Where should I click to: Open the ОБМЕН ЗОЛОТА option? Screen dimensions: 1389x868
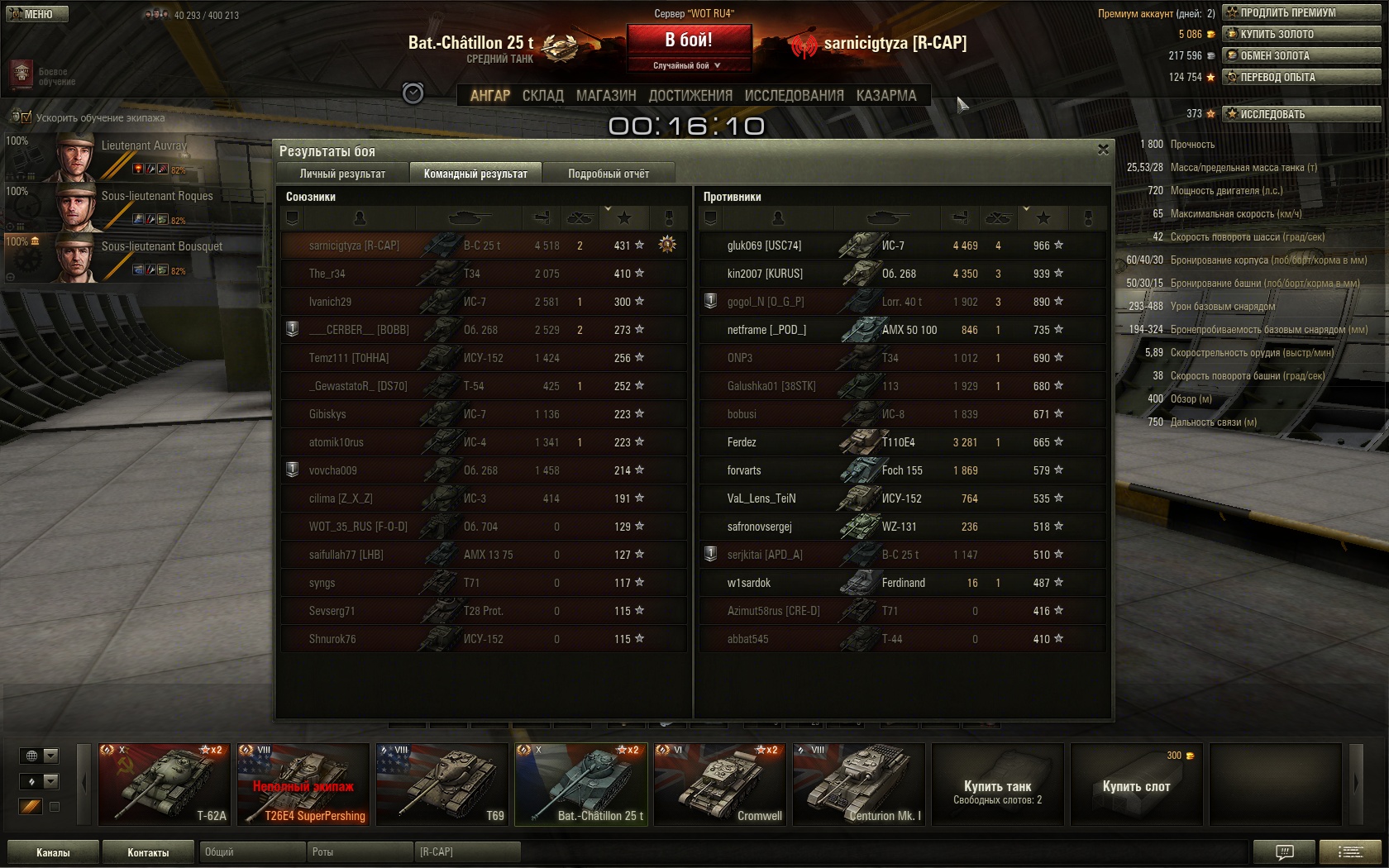(x=1301, y=55)
